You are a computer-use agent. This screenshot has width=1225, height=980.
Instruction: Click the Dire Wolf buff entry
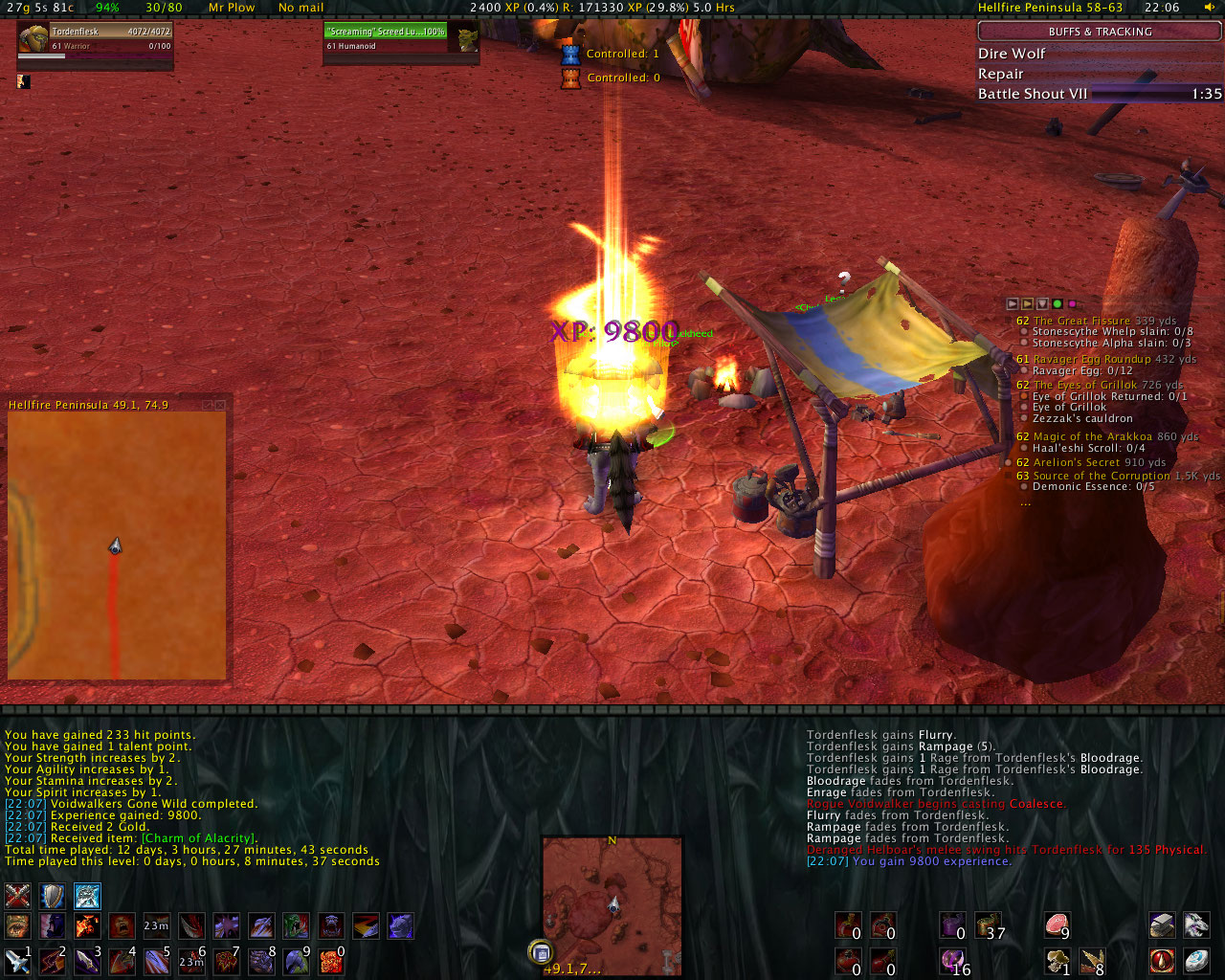(x=1012, y=54)
